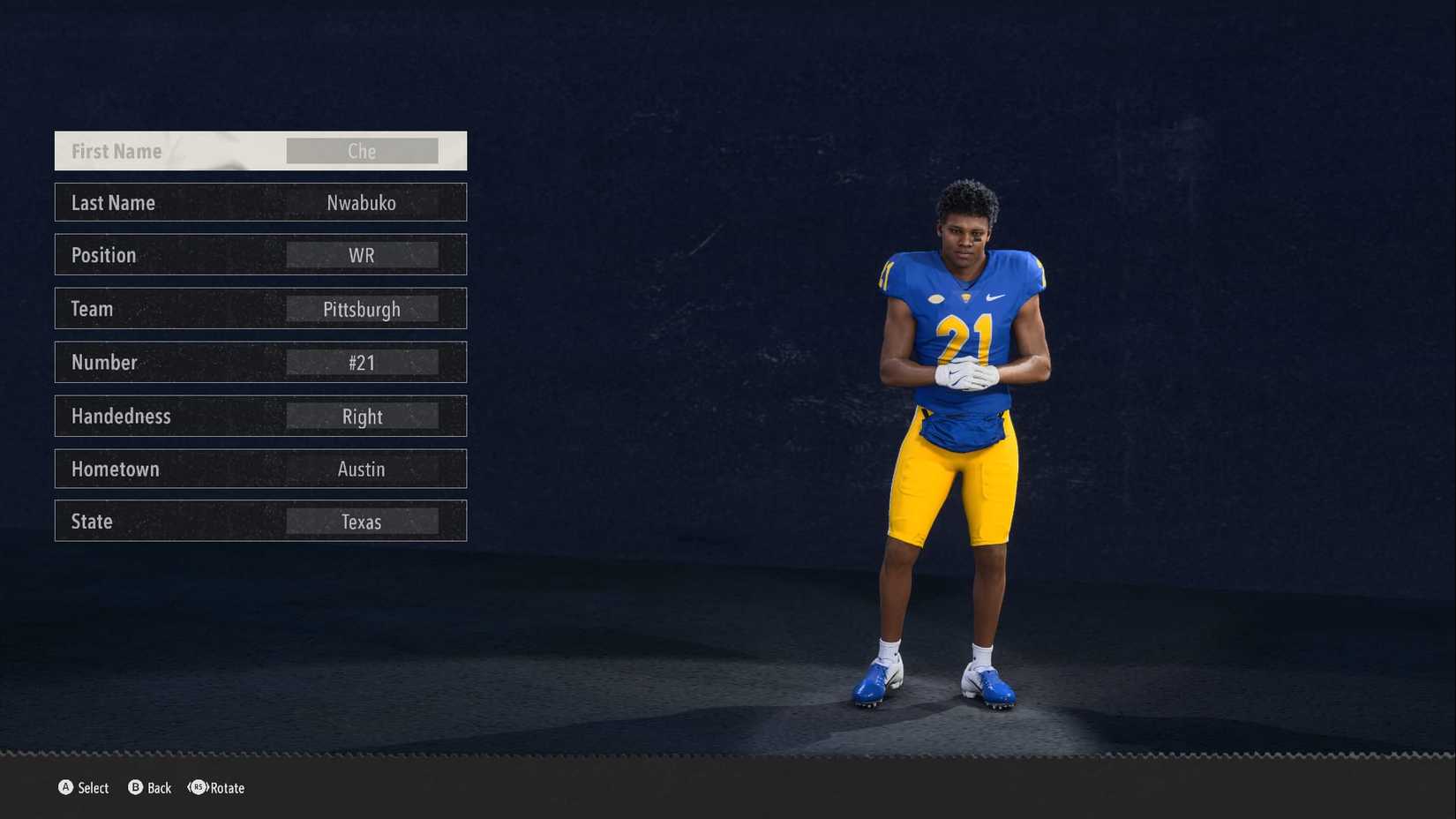The width and height of the screenshot is (1456, 819).
Task: Open the Team selector showing Pittsburgh
Action: point(362,309)
